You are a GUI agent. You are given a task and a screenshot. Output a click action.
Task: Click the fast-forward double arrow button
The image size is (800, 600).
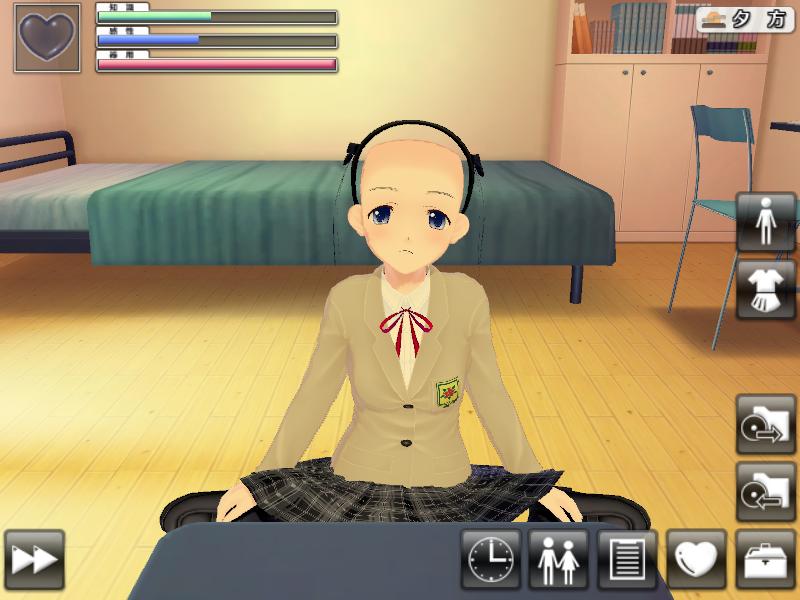point(34,559)
